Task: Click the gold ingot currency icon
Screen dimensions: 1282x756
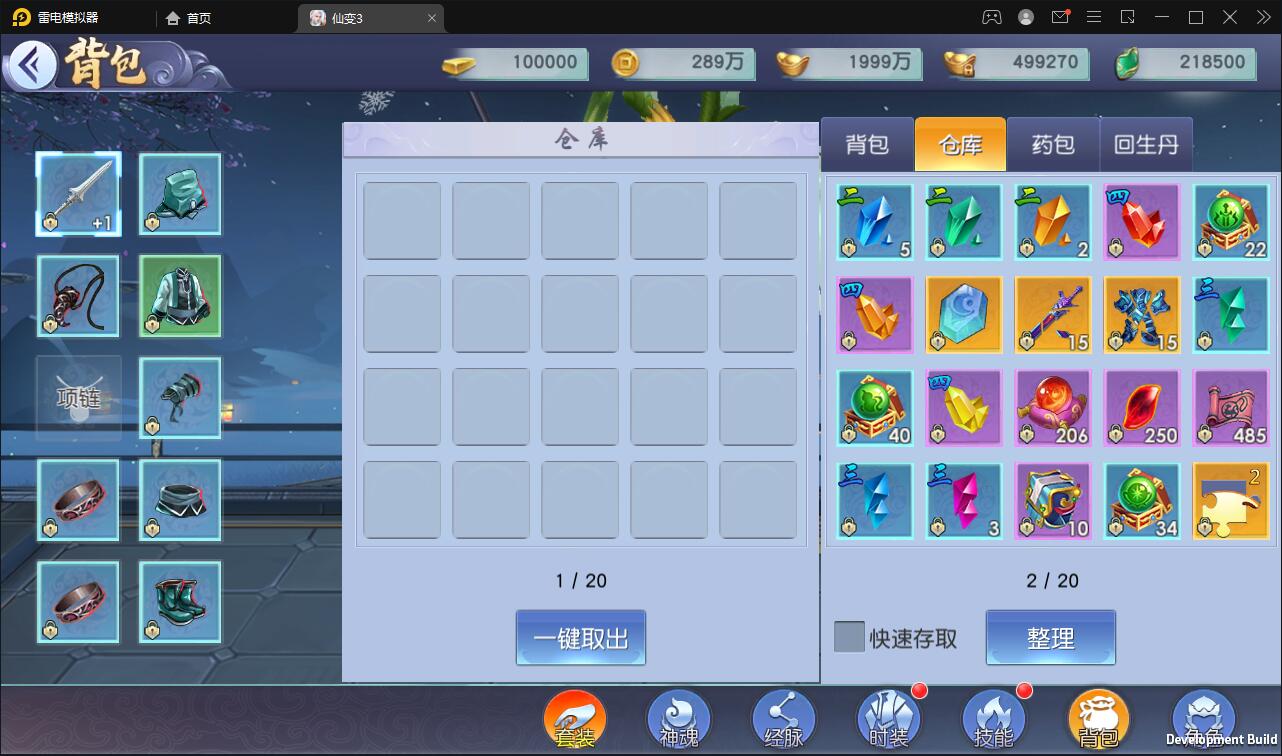Action: pos(460,62)
